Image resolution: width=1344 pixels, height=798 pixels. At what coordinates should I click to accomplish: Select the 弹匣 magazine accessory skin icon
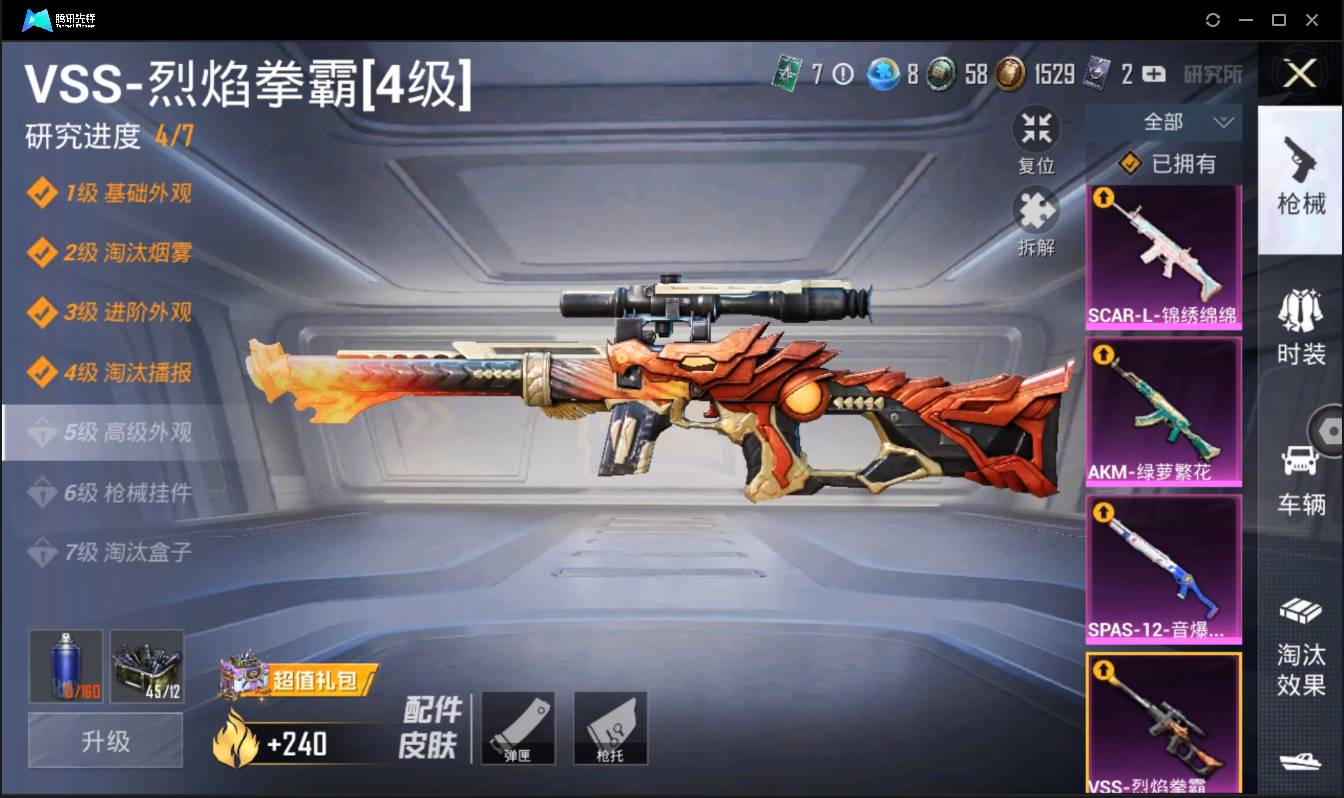(518, 727)
